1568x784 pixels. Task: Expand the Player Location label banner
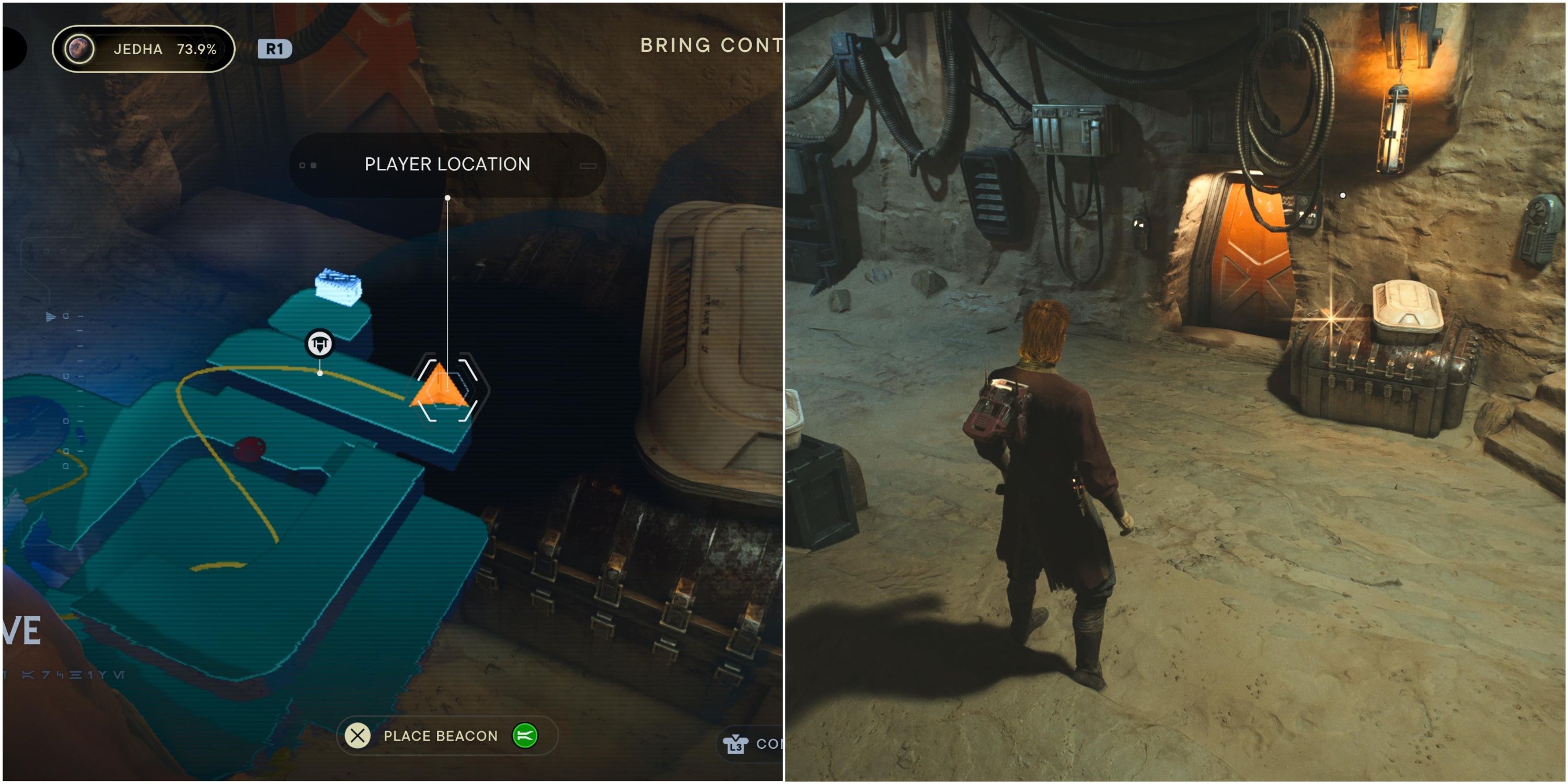(x=447, y=164)
